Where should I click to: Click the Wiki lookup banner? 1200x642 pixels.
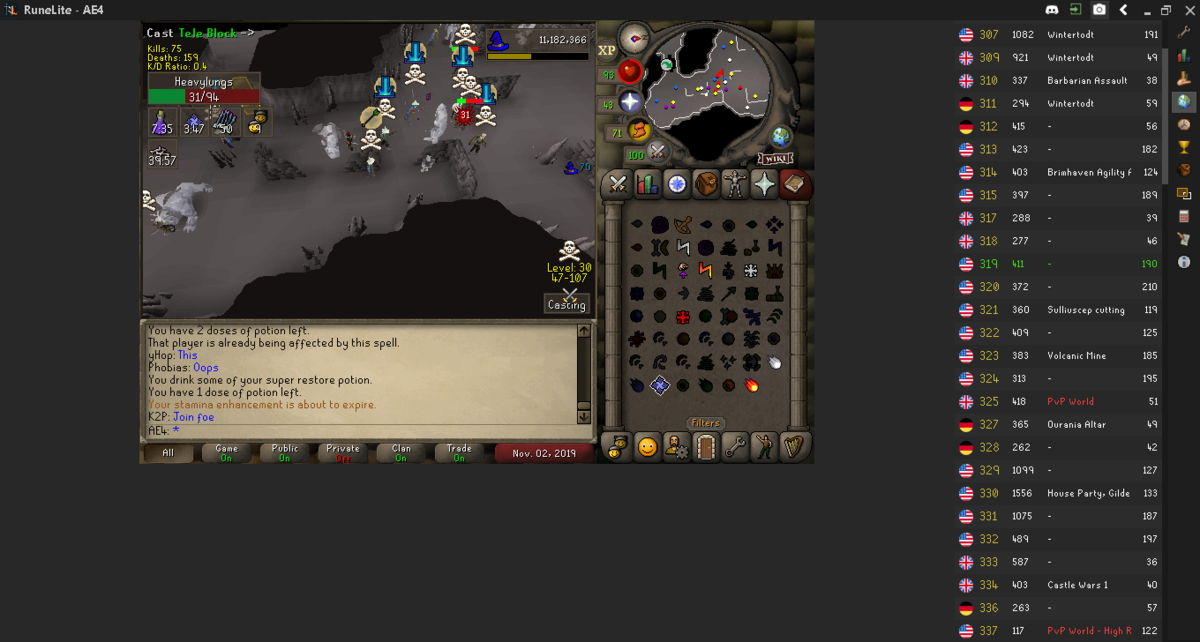click(775, 158)
